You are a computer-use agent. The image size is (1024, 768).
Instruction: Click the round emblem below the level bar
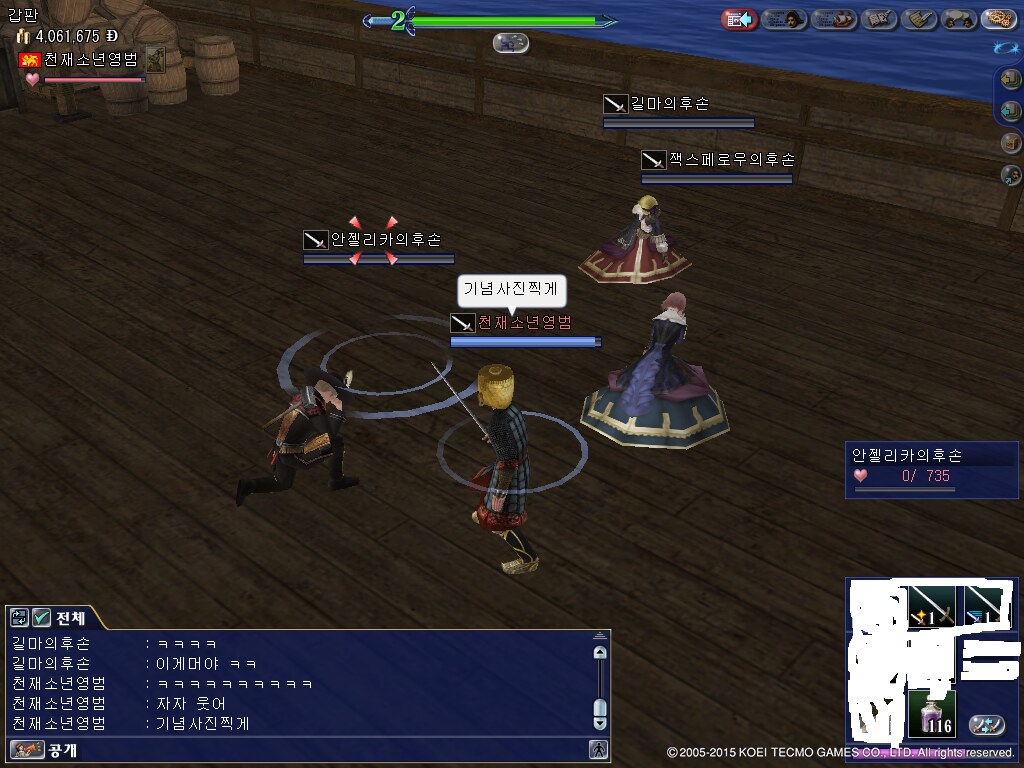pyautogui.click(x=511, y=43)
